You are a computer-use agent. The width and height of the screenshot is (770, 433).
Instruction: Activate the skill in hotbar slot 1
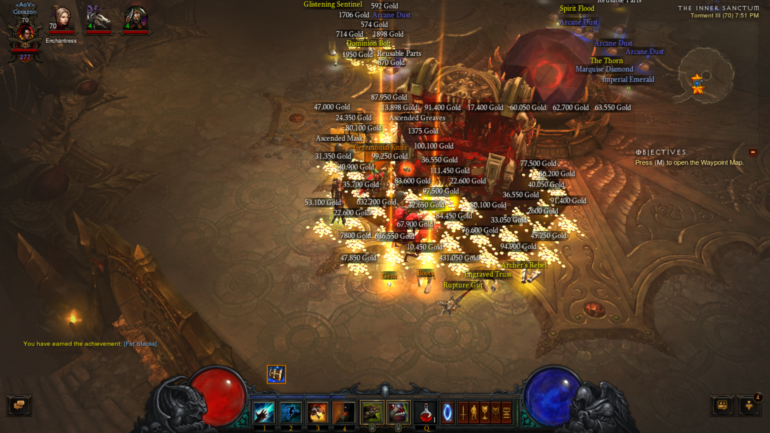[x=264, y=411]
